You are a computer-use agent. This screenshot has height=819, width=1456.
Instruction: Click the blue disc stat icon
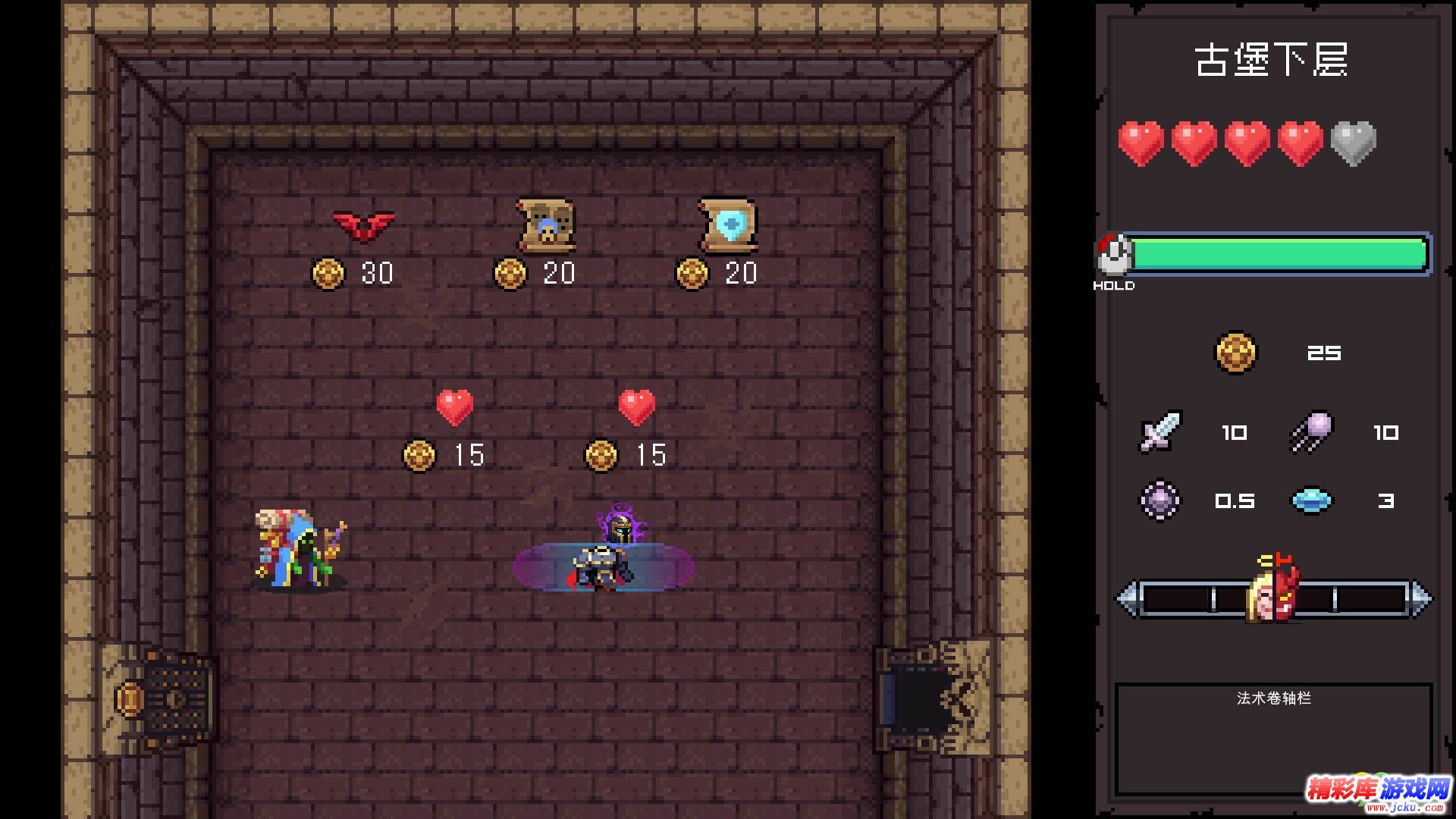pos(1311,500)
